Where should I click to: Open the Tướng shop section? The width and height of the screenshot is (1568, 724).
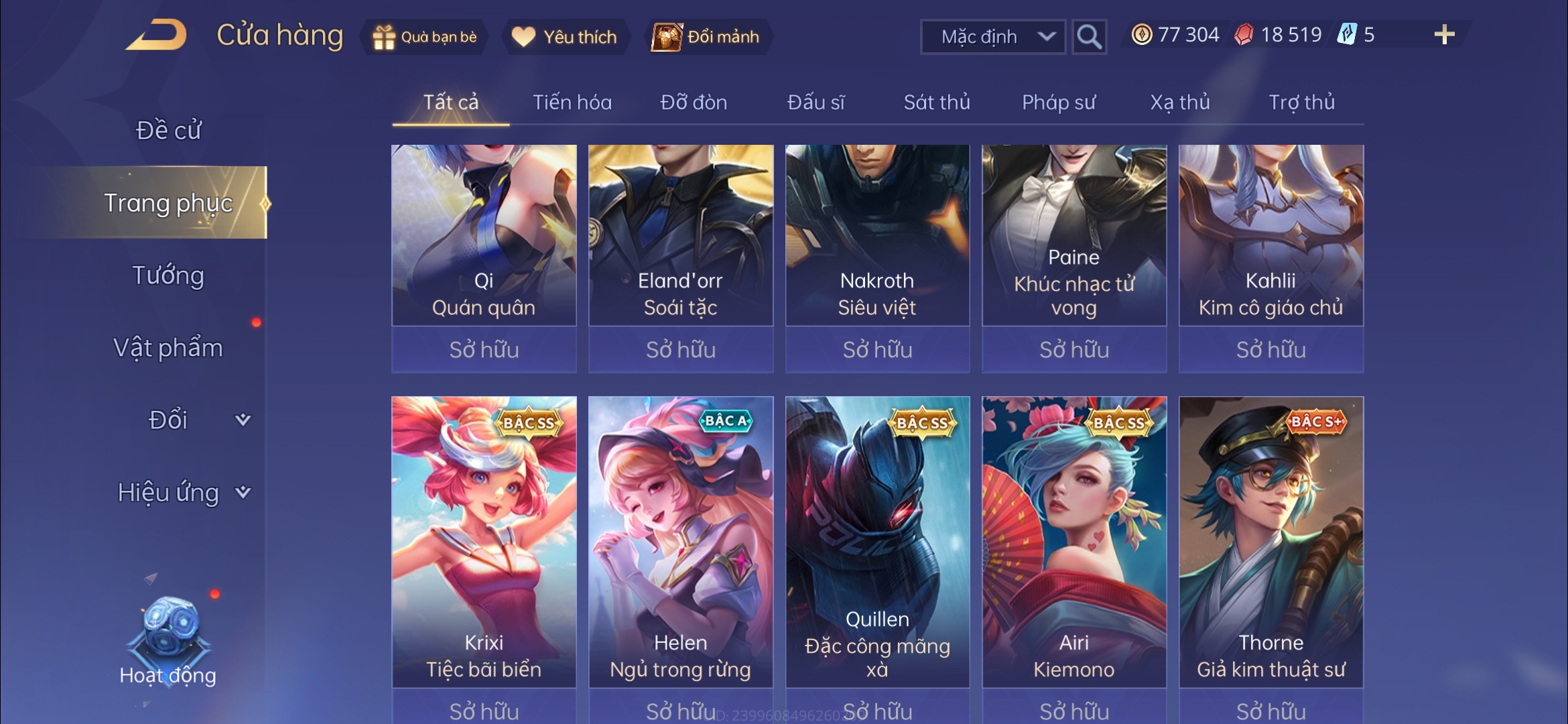168,276
